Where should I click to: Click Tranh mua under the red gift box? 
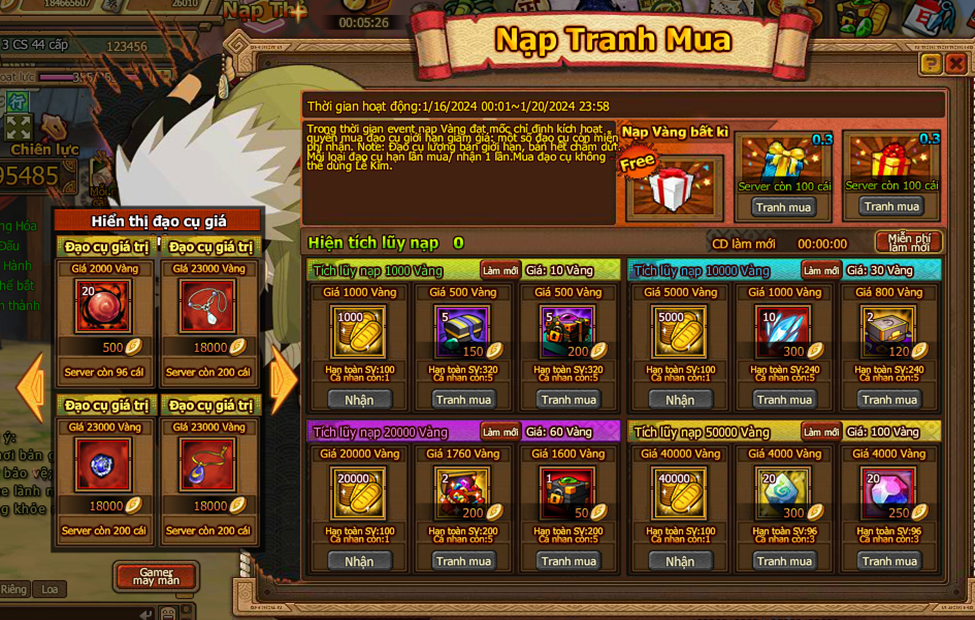893,207
